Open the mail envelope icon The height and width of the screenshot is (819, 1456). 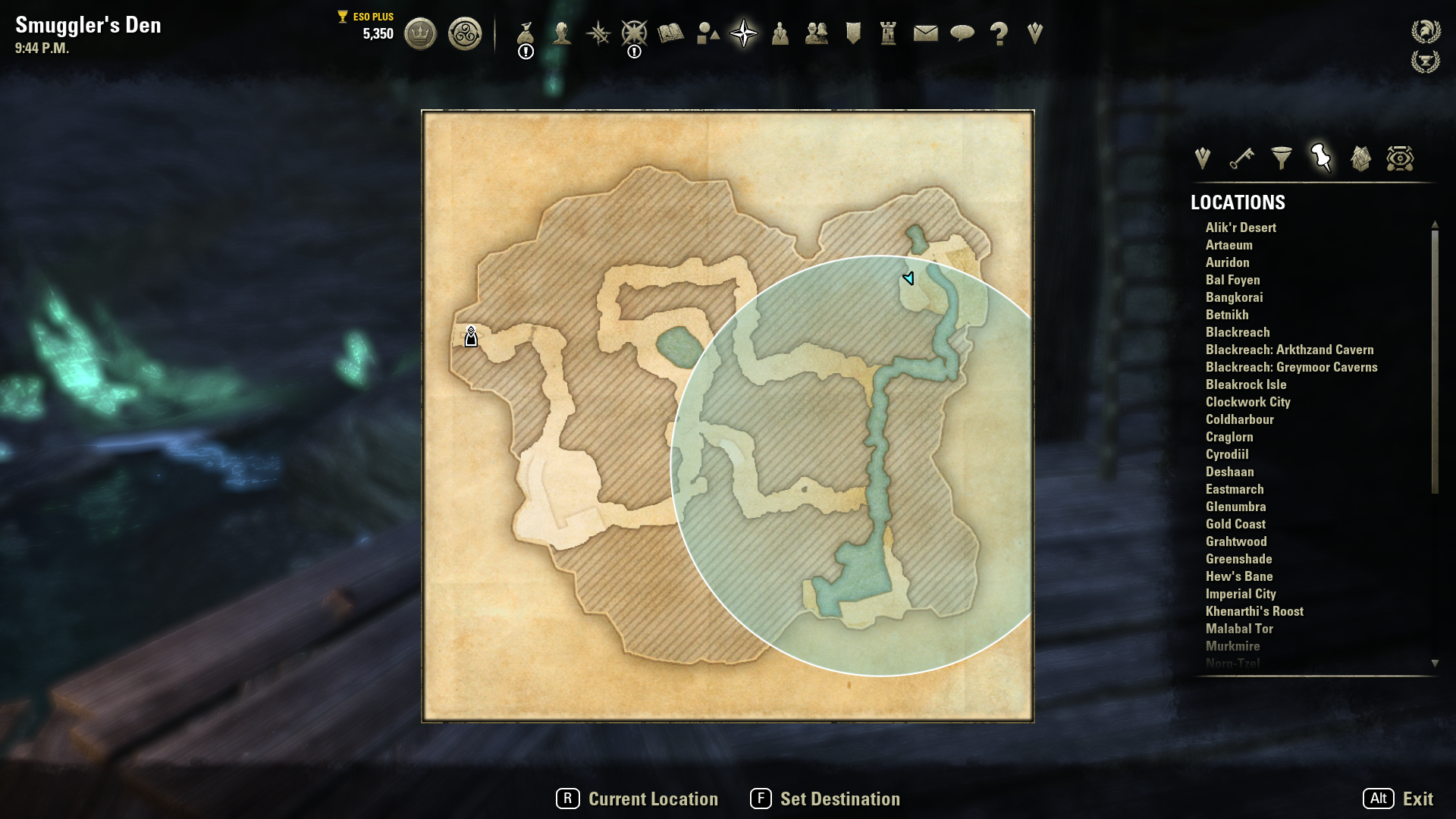pos(925,33)
